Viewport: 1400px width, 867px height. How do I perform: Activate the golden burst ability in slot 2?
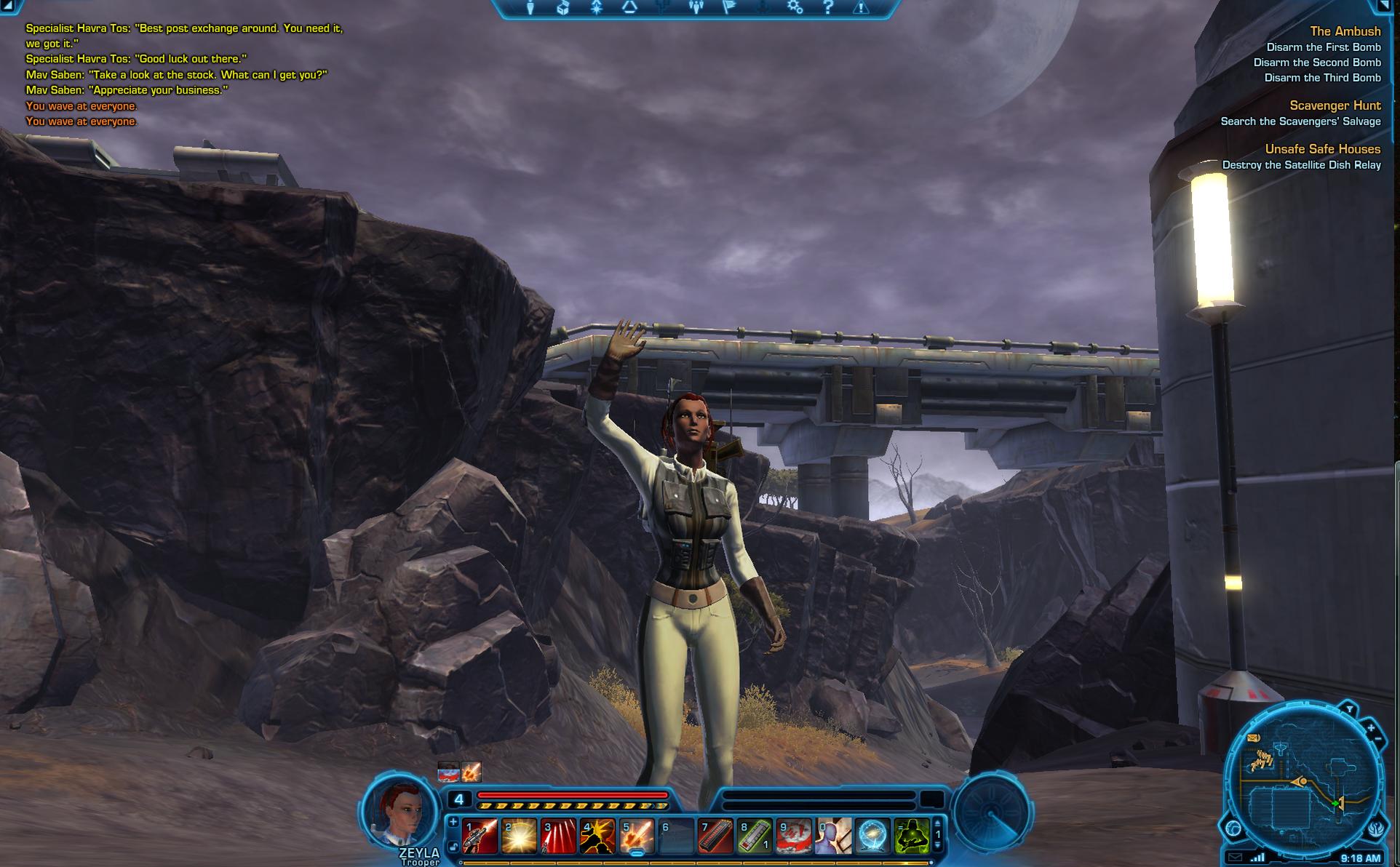[520, 836]
